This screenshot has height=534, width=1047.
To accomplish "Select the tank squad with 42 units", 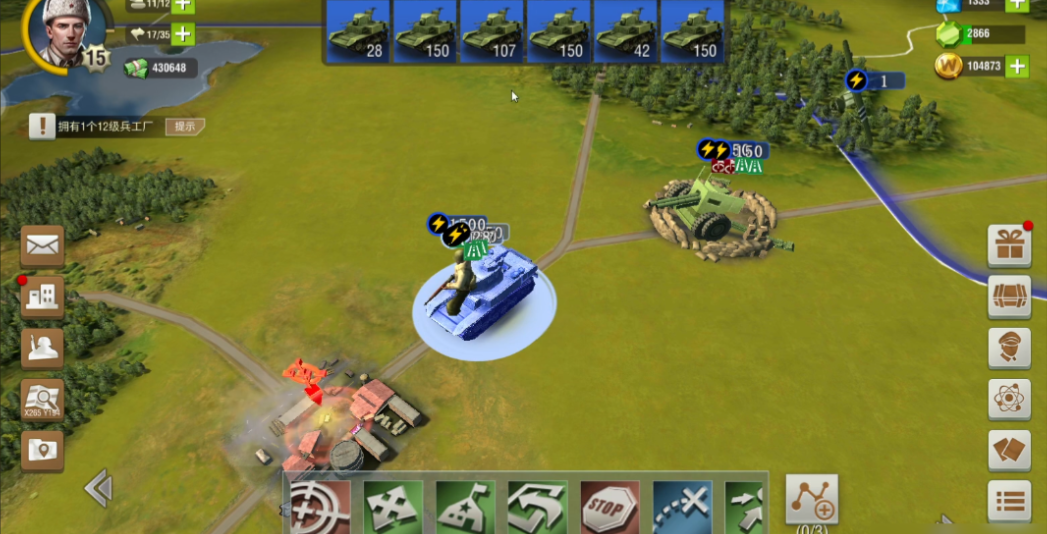I will [624, 31].
